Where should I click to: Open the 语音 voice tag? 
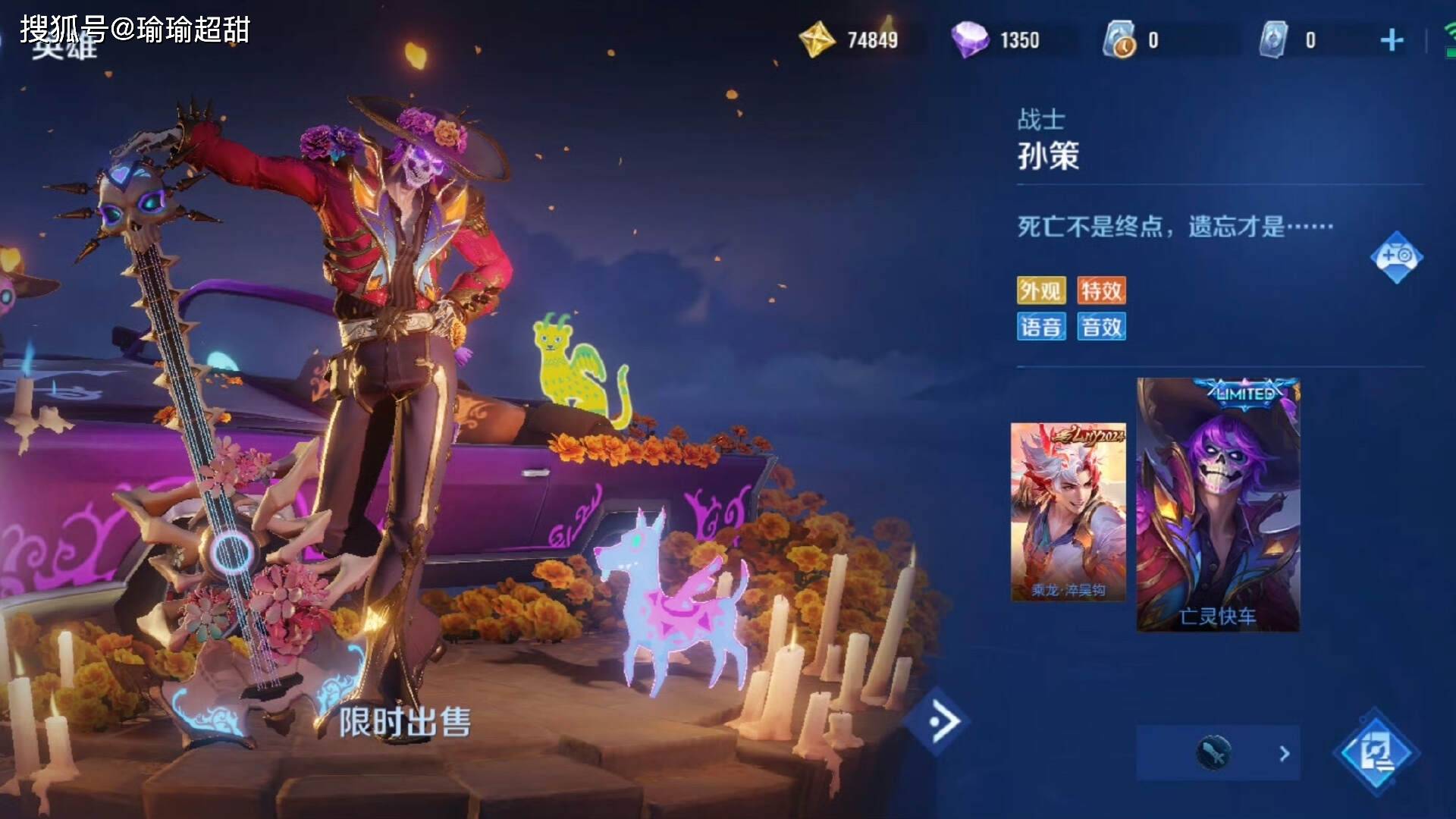pyautogui.click(x=1040, y=327)
